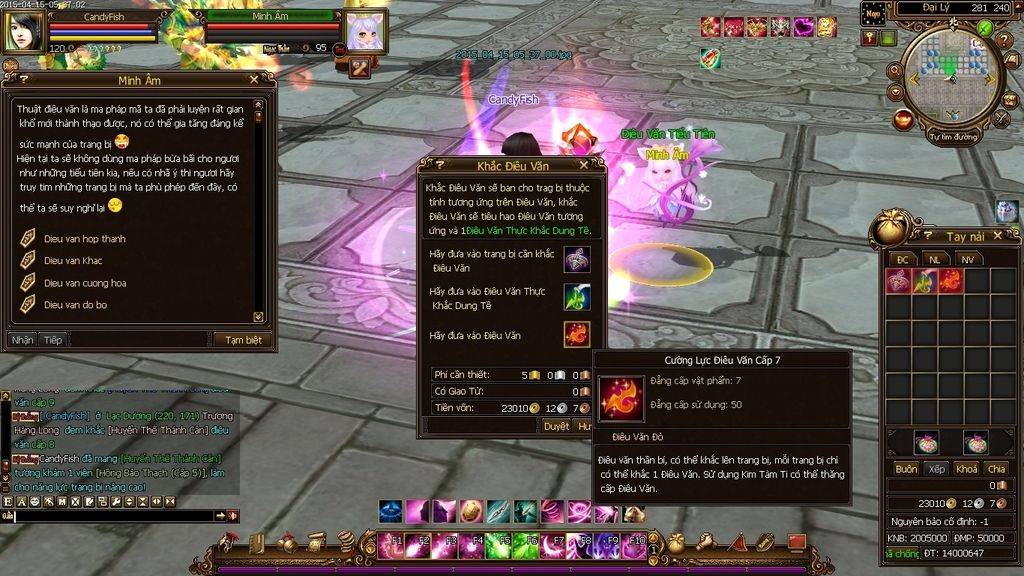Switch to the NV tab in the bag
The image size is (1024, 576).
tap(966, 259)
